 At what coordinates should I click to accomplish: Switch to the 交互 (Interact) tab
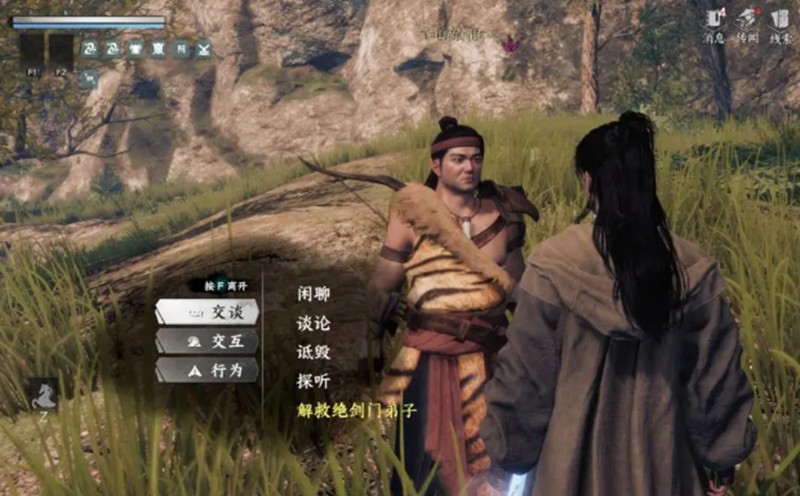click(207, 341)
